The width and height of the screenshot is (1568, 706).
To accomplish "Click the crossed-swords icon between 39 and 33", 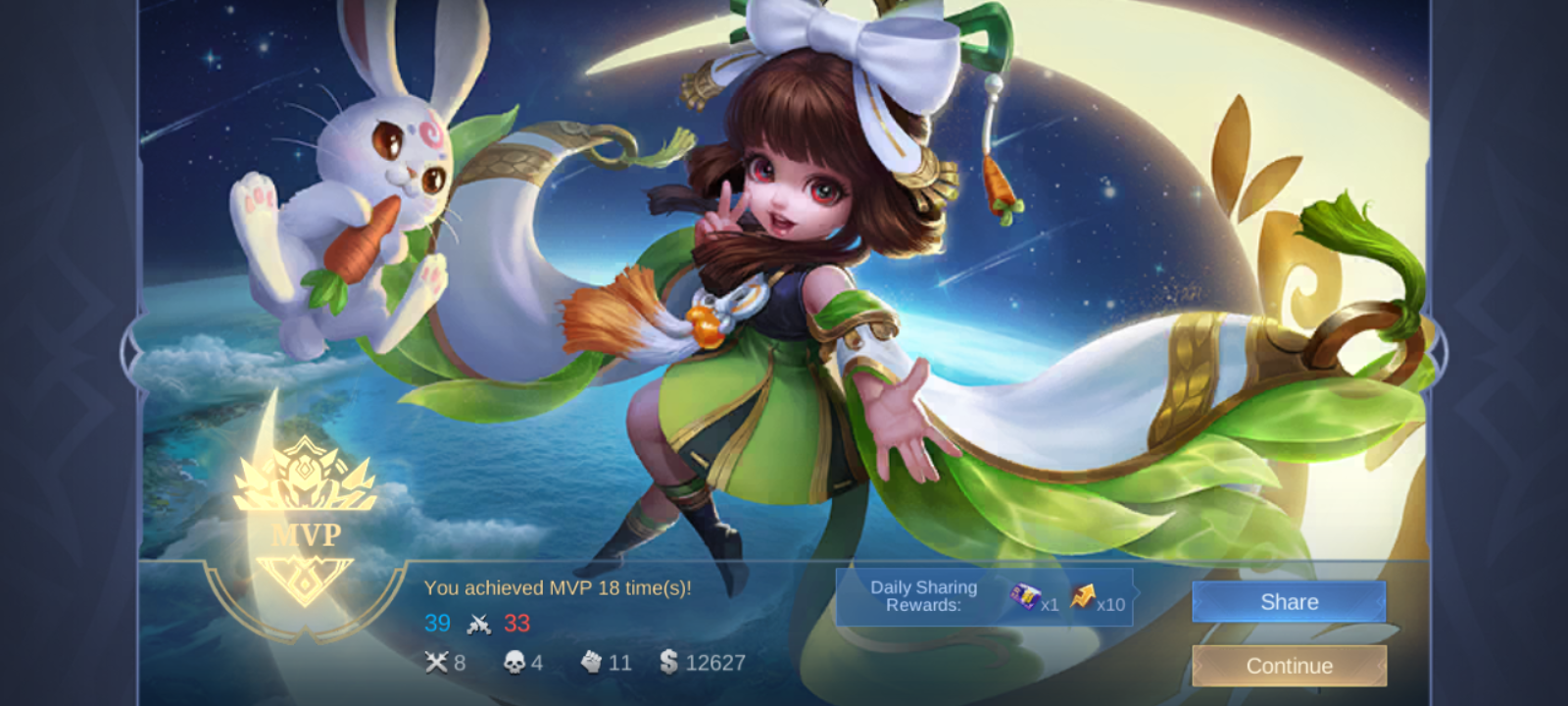I will (x=477, y=623).
